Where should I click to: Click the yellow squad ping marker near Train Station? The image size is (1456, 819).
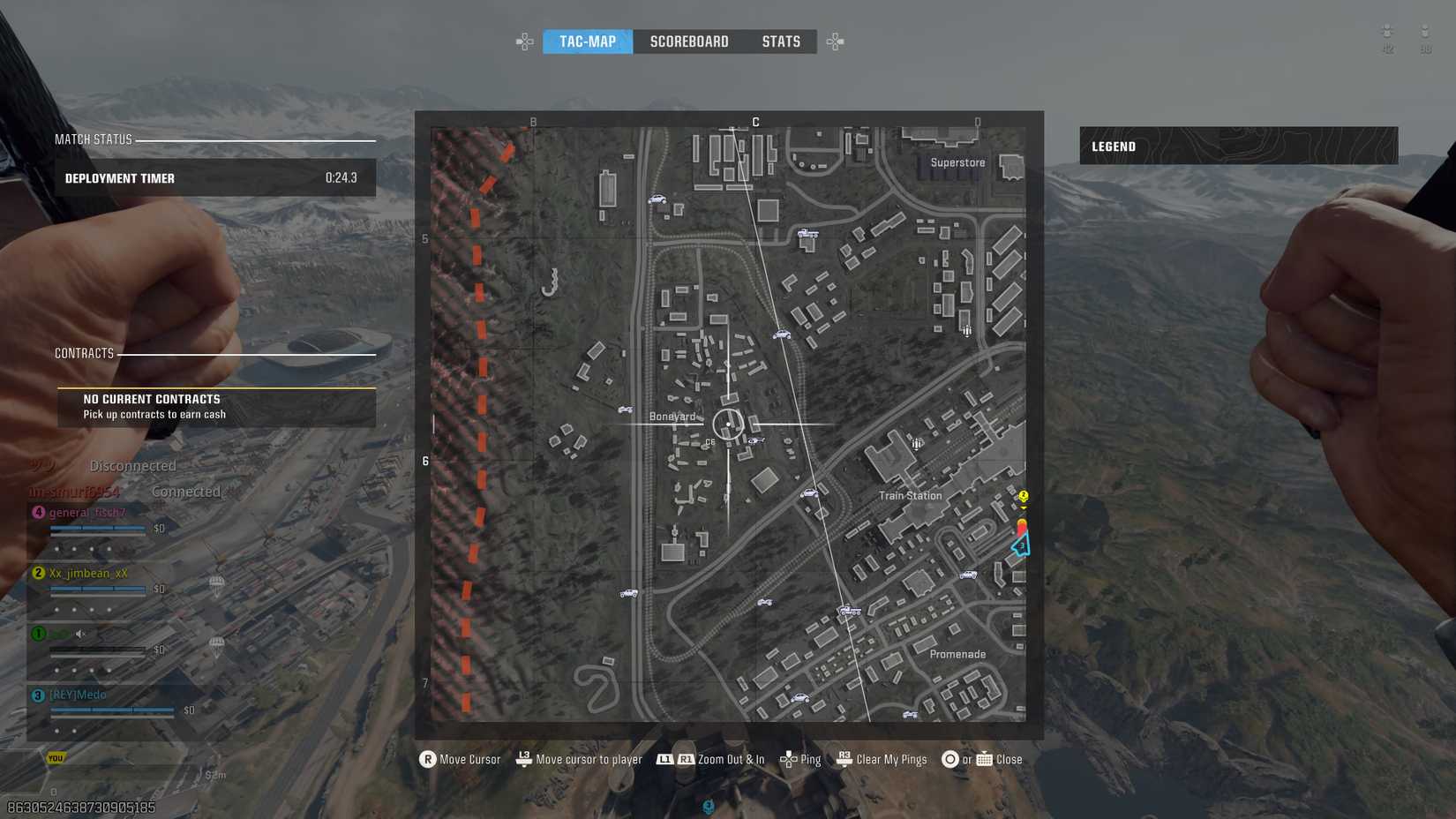pyautogui.click(x=1024, y=496)
